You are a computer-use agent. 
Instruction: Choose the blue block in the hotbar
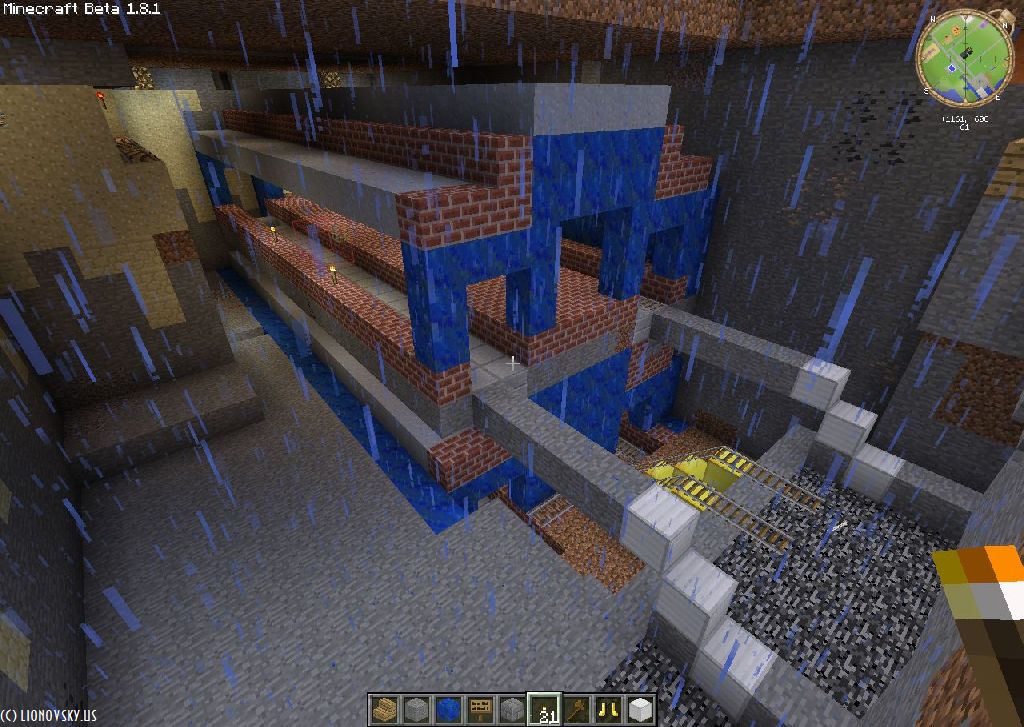click(x=449, y=709)
